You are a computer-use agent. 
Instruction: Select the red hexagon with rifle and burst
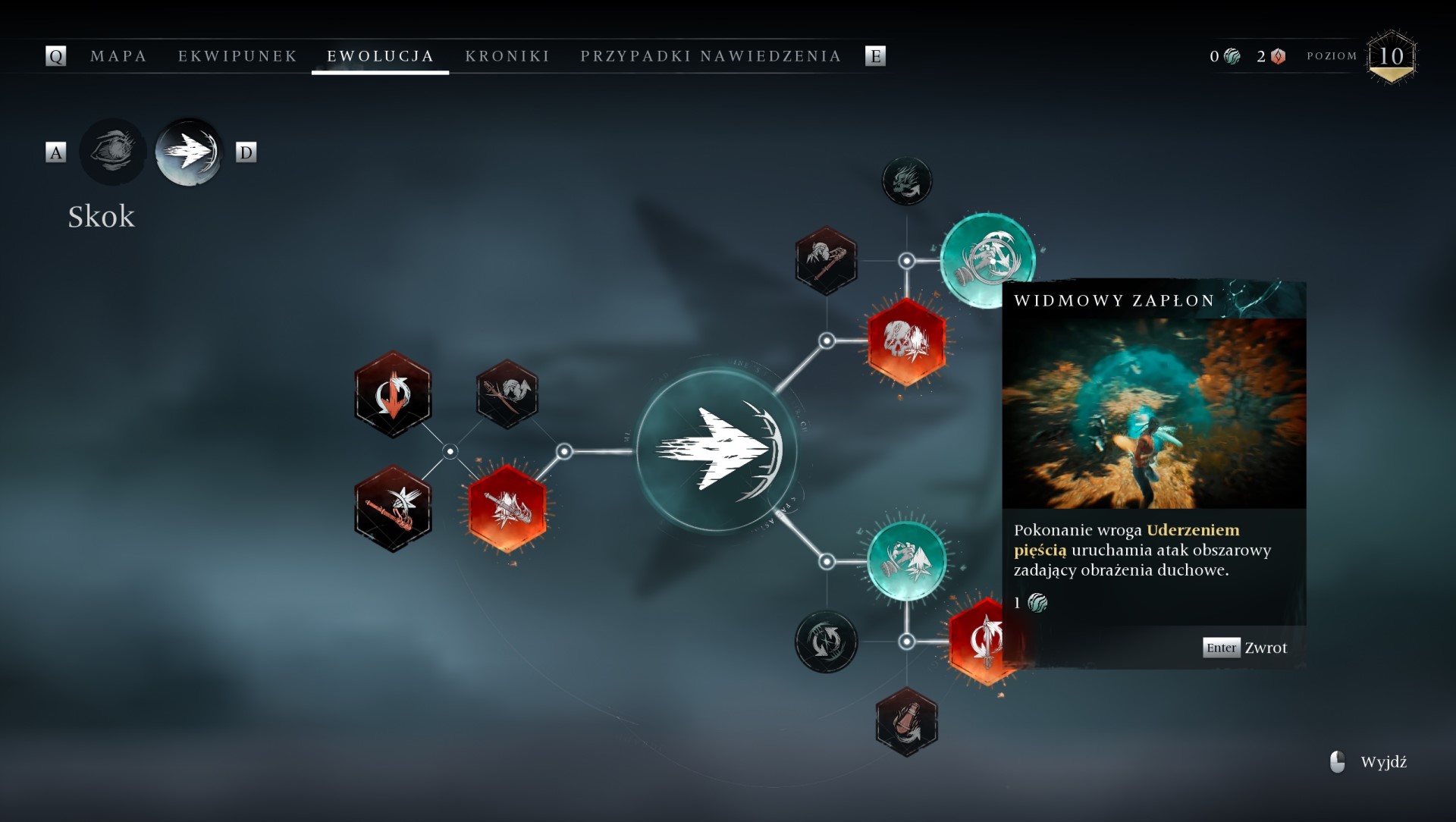tap(507, 508)
